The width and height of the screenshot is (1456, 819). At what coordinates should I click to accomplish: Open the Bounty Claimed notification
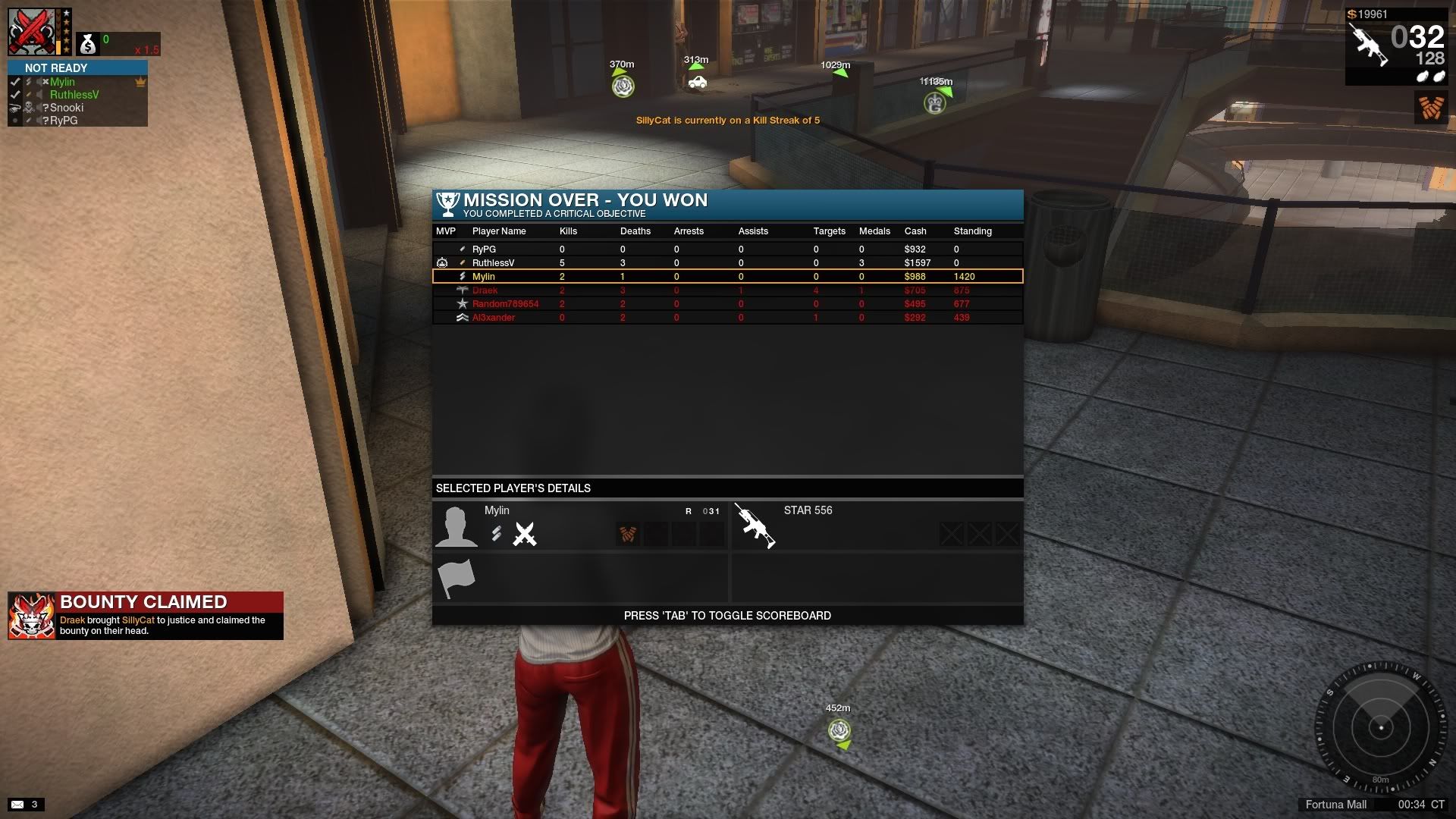(146, 616)
